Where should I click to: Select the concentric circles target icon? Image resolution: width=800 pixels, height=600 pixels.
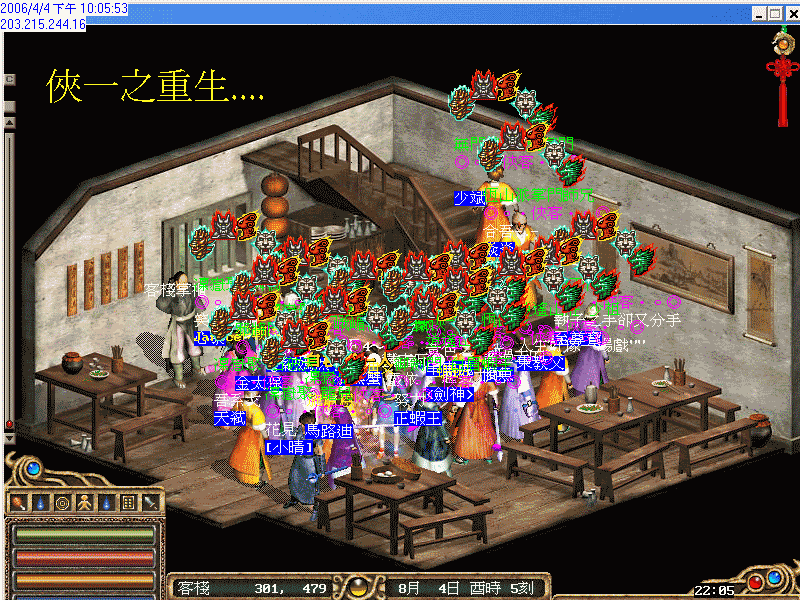click(x=62, y=502)
